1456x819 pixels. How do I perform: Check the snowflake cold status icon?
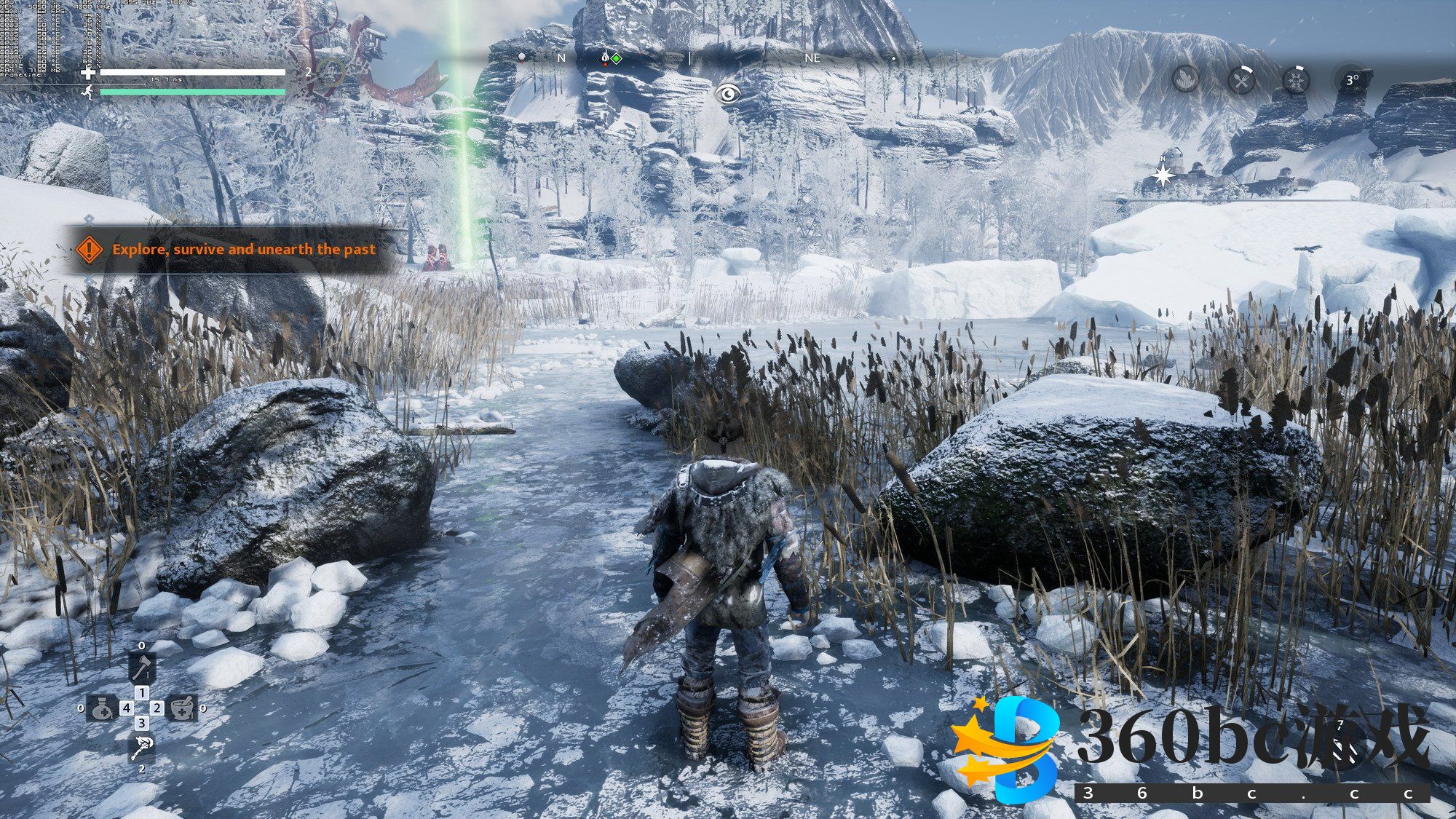[x=1296, y=79]
